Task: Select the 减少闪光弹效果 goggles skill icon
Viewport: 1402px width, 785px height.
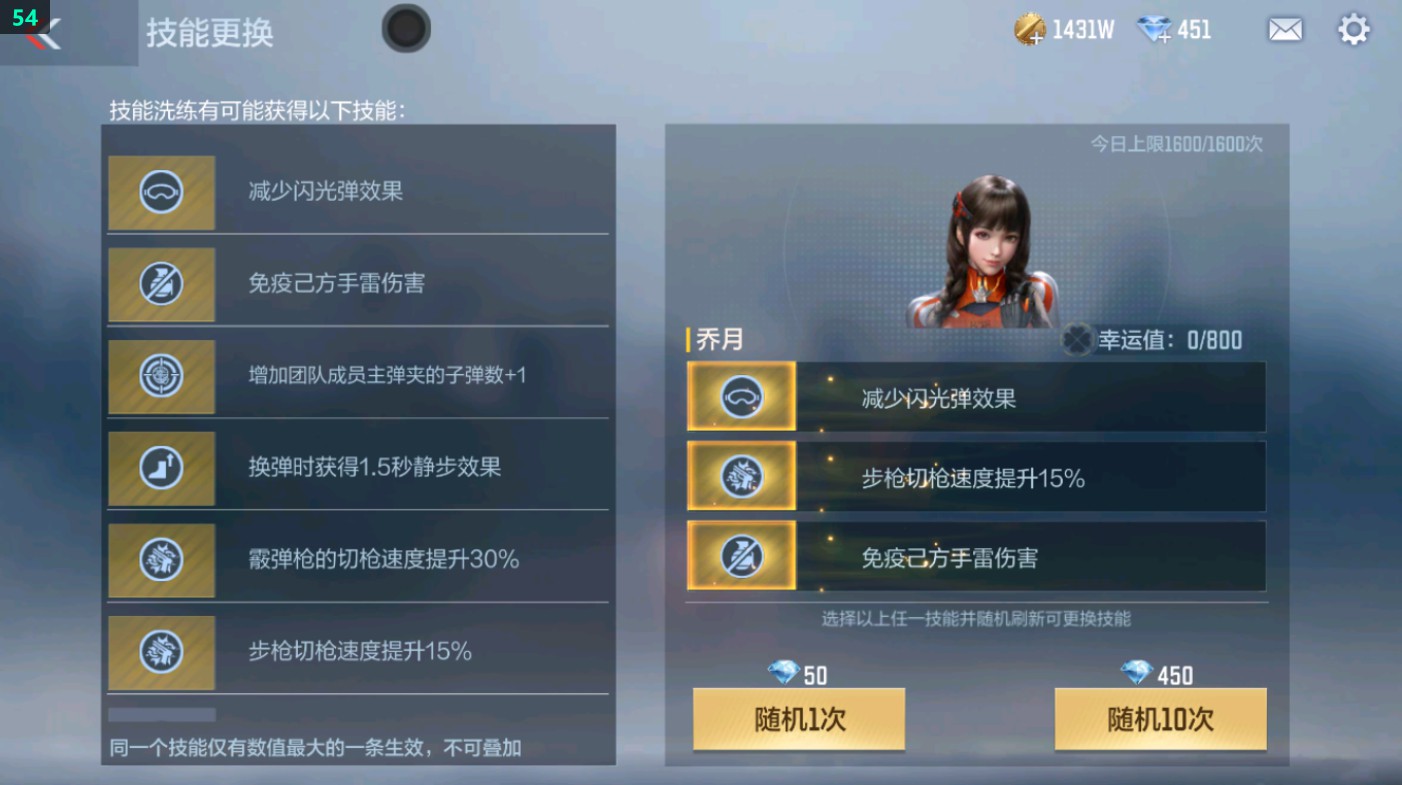Action: (161, 192)
